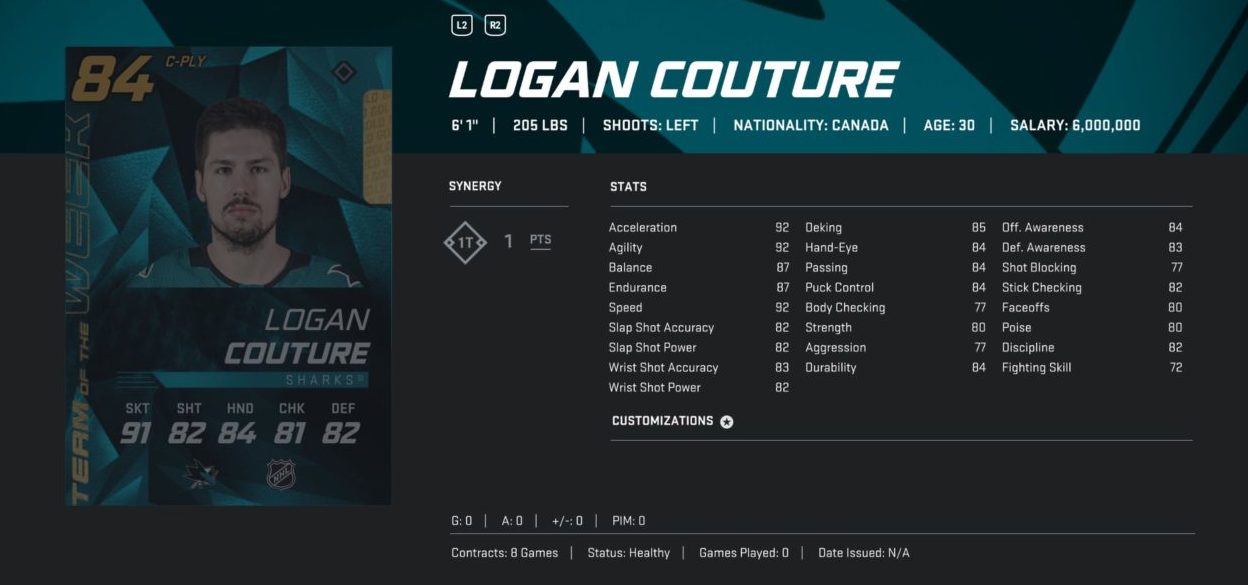
Task: Click the underlined PTS synergy label
Action: pos(540,241)
